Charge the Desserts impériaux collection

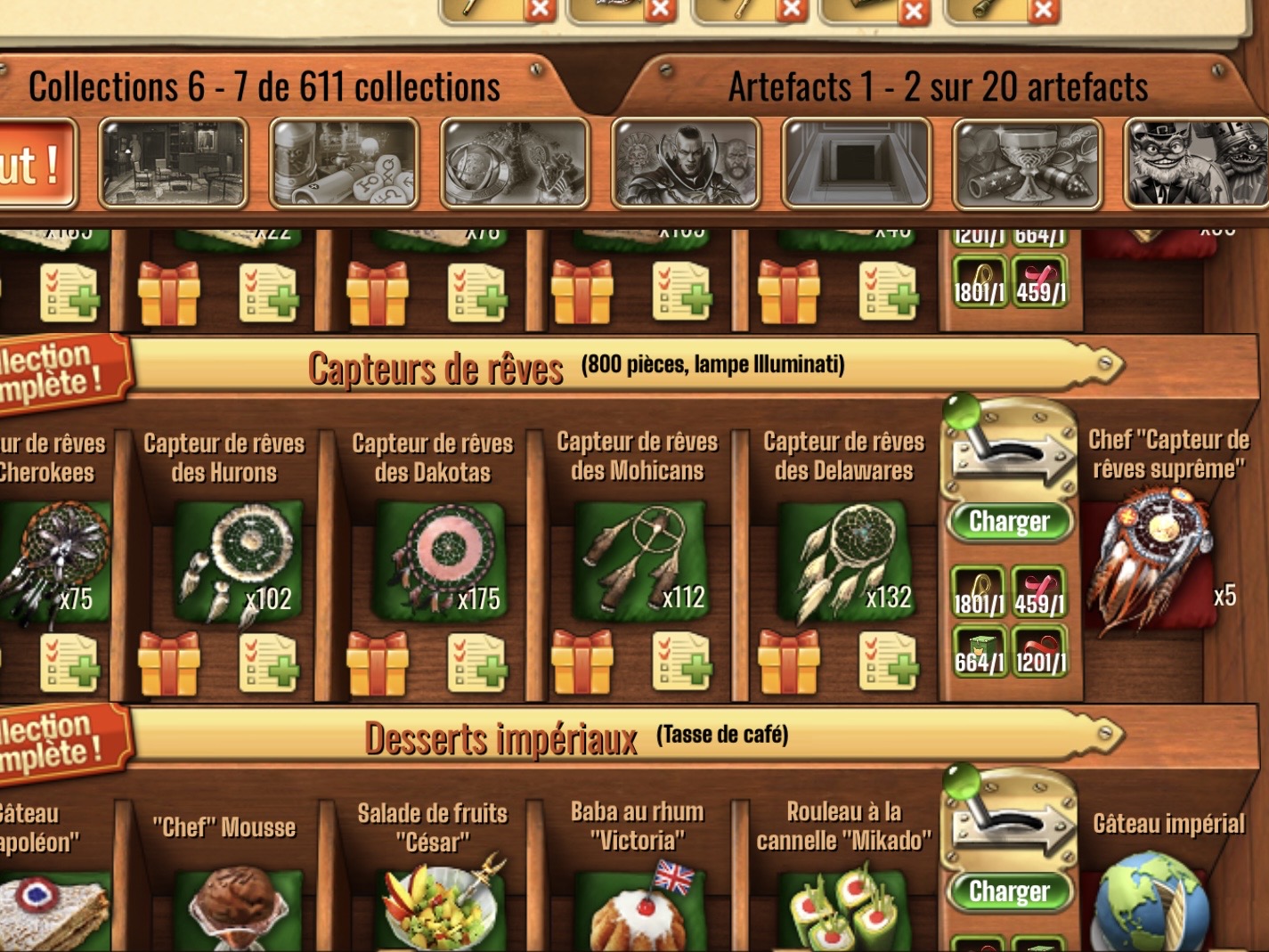(x=1009, y=891)
